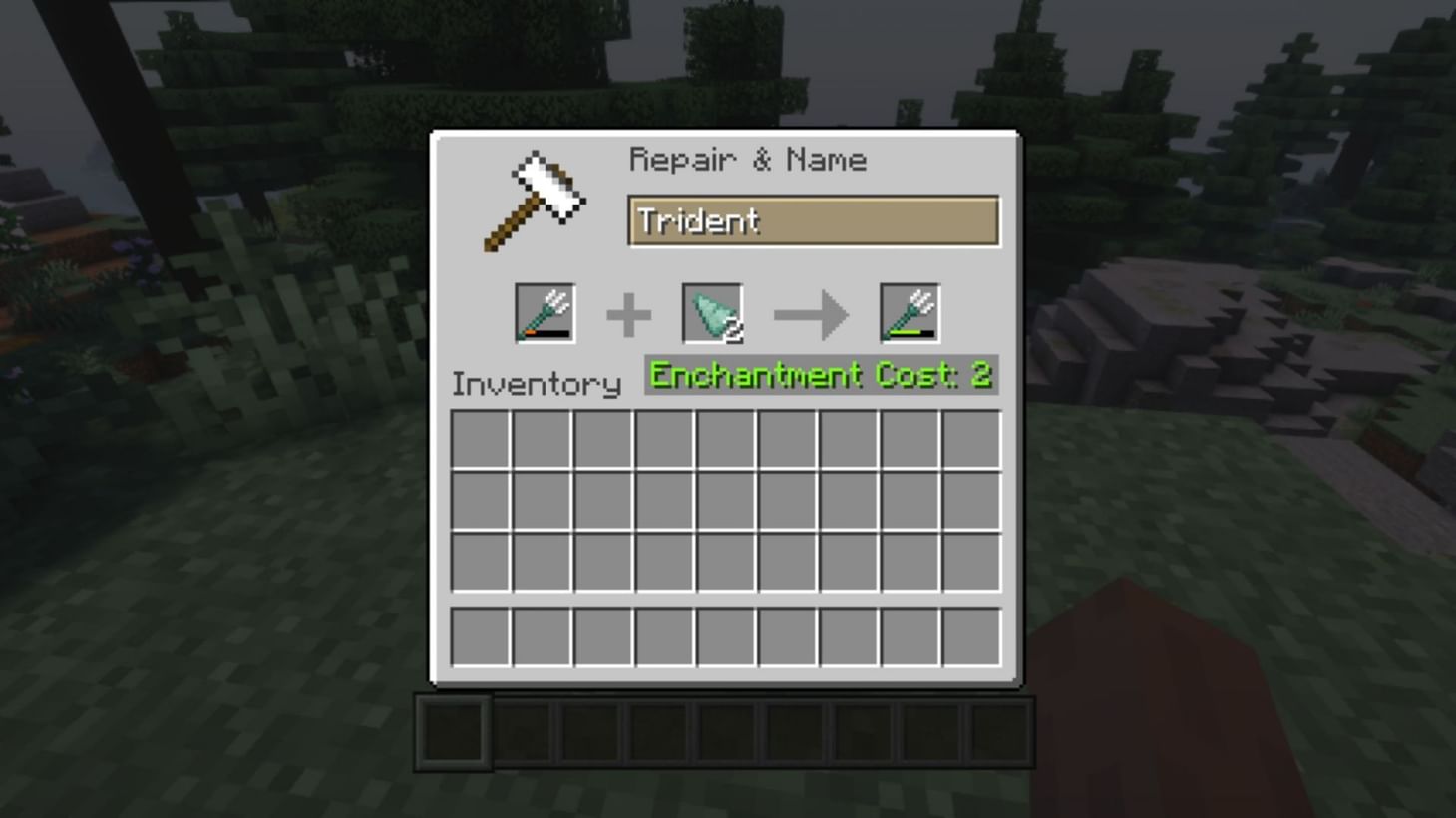
Task: Select the Trident name text field
Action: coord(813,221)
